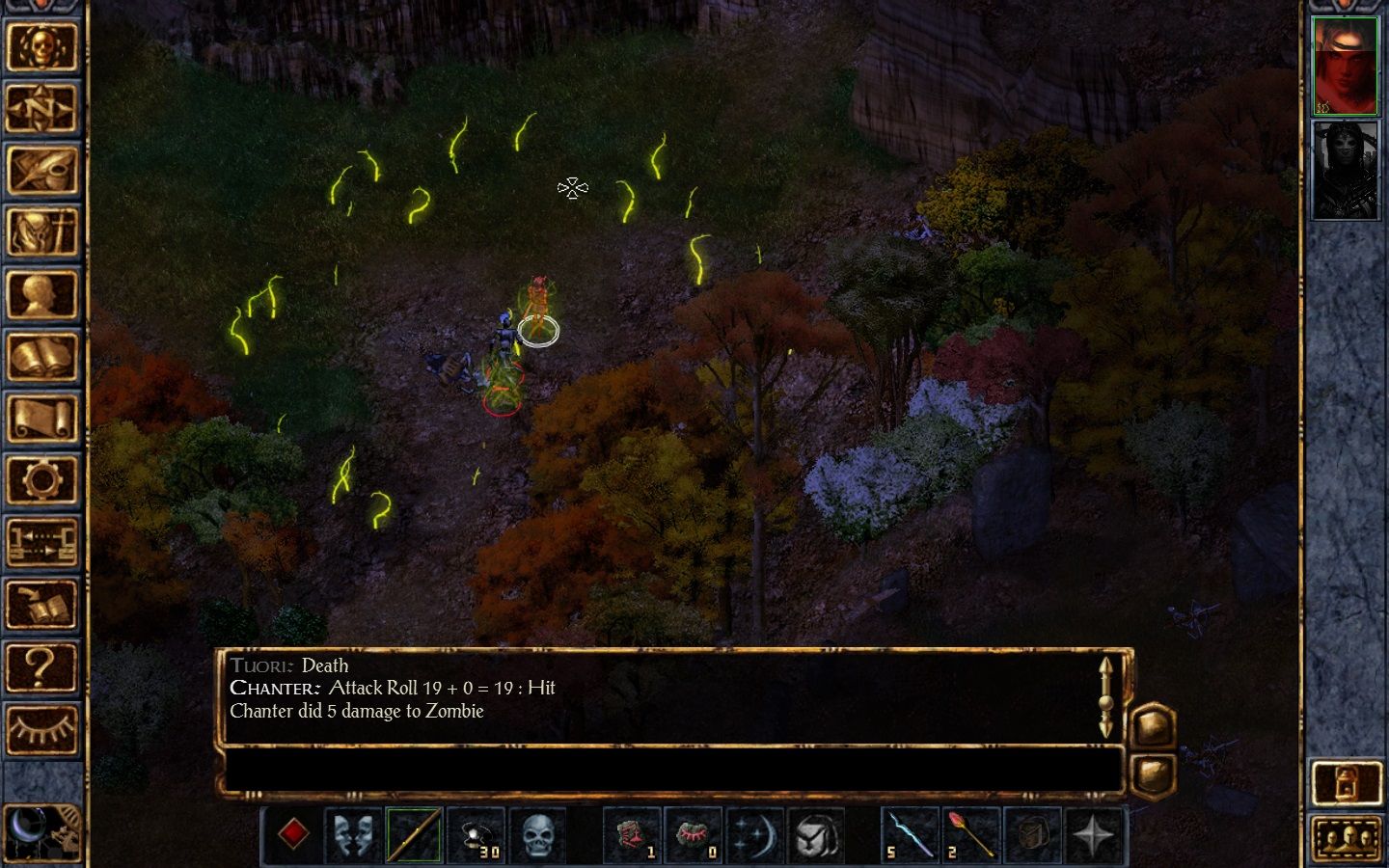Open the inventory armor-and-sword button
Screen dimensions: 1389x868
41,232
